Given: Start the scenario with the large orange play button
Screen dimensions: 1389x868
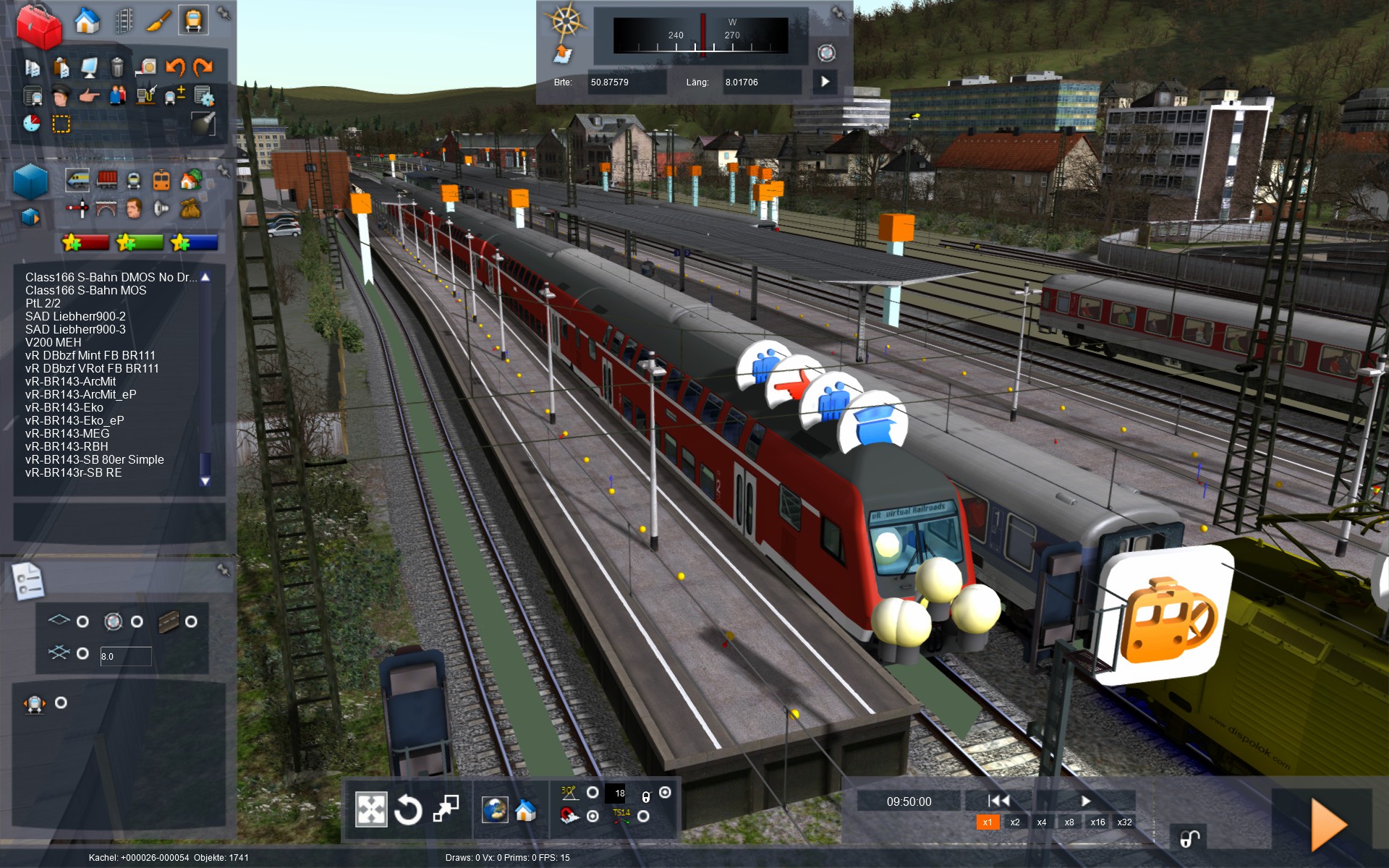Looking at the screenshot, I should pyautogui.click(x=1328, y=825).
